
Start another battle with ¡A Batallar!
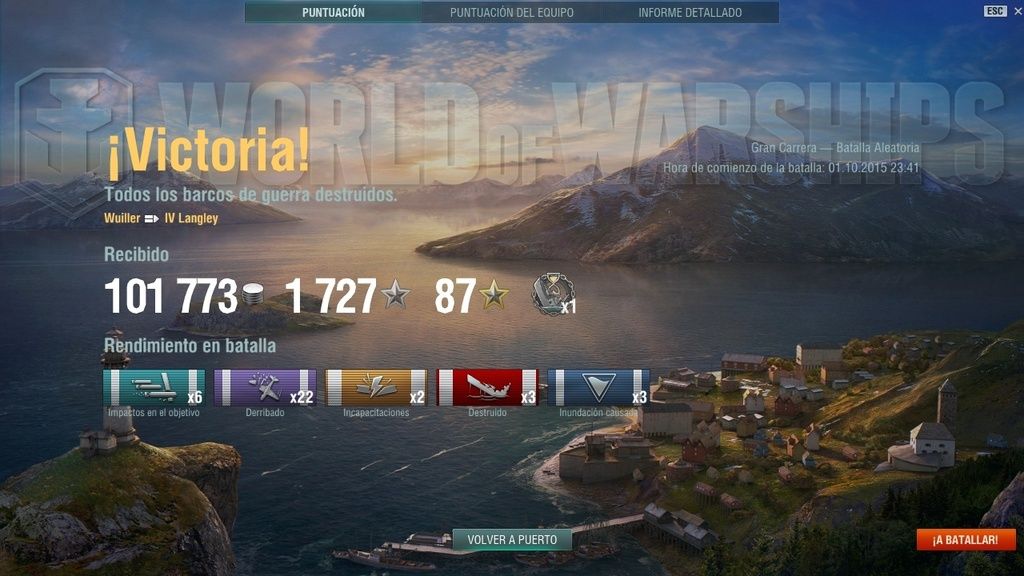[x=965, y=540]
